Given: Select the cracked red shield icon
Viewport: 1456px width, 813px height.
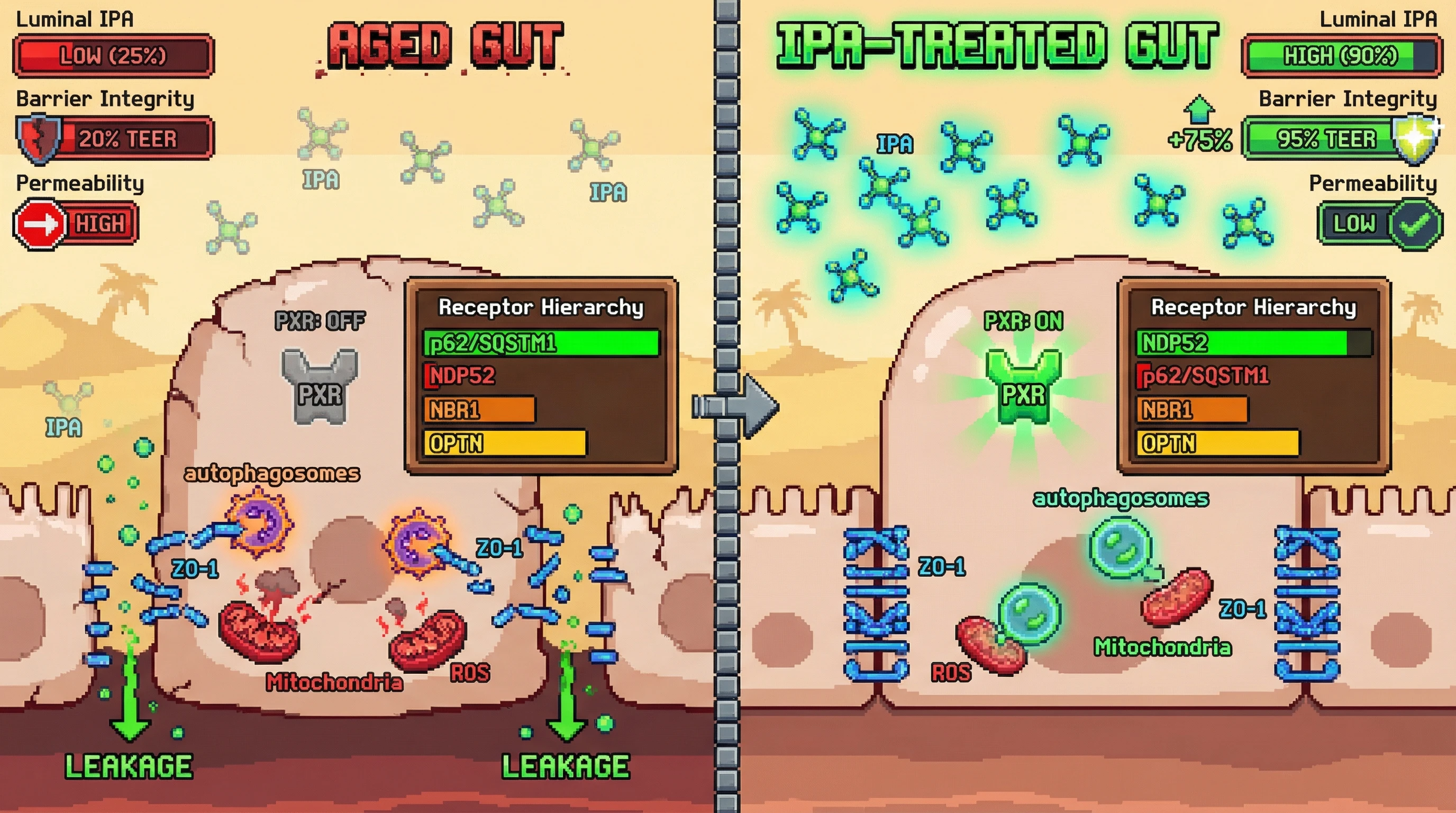Looking at the screenshot, I should [x=39, y=139].
